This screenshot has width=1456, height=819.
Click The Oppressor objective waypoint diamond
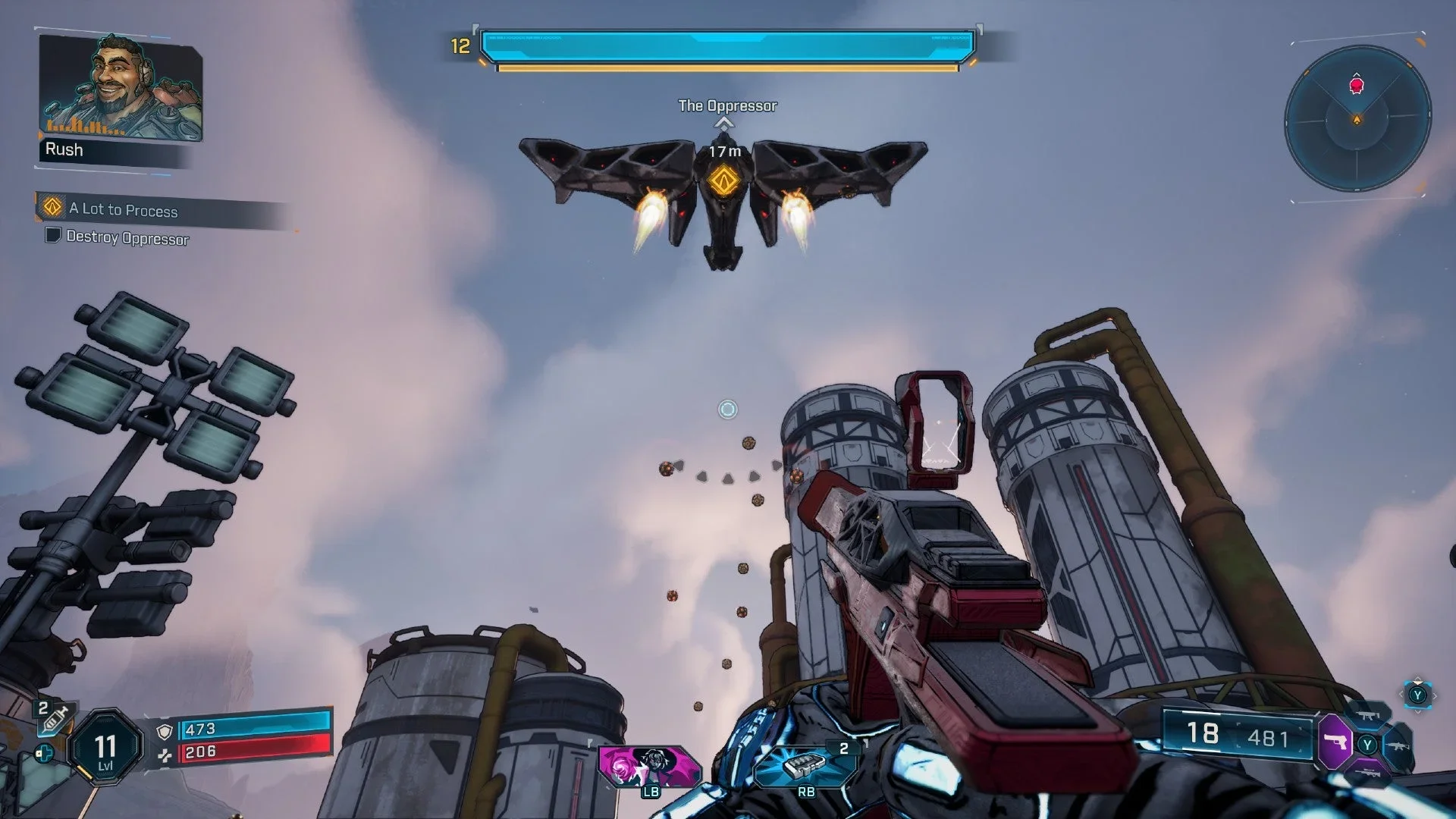click(x=723, y=182)
